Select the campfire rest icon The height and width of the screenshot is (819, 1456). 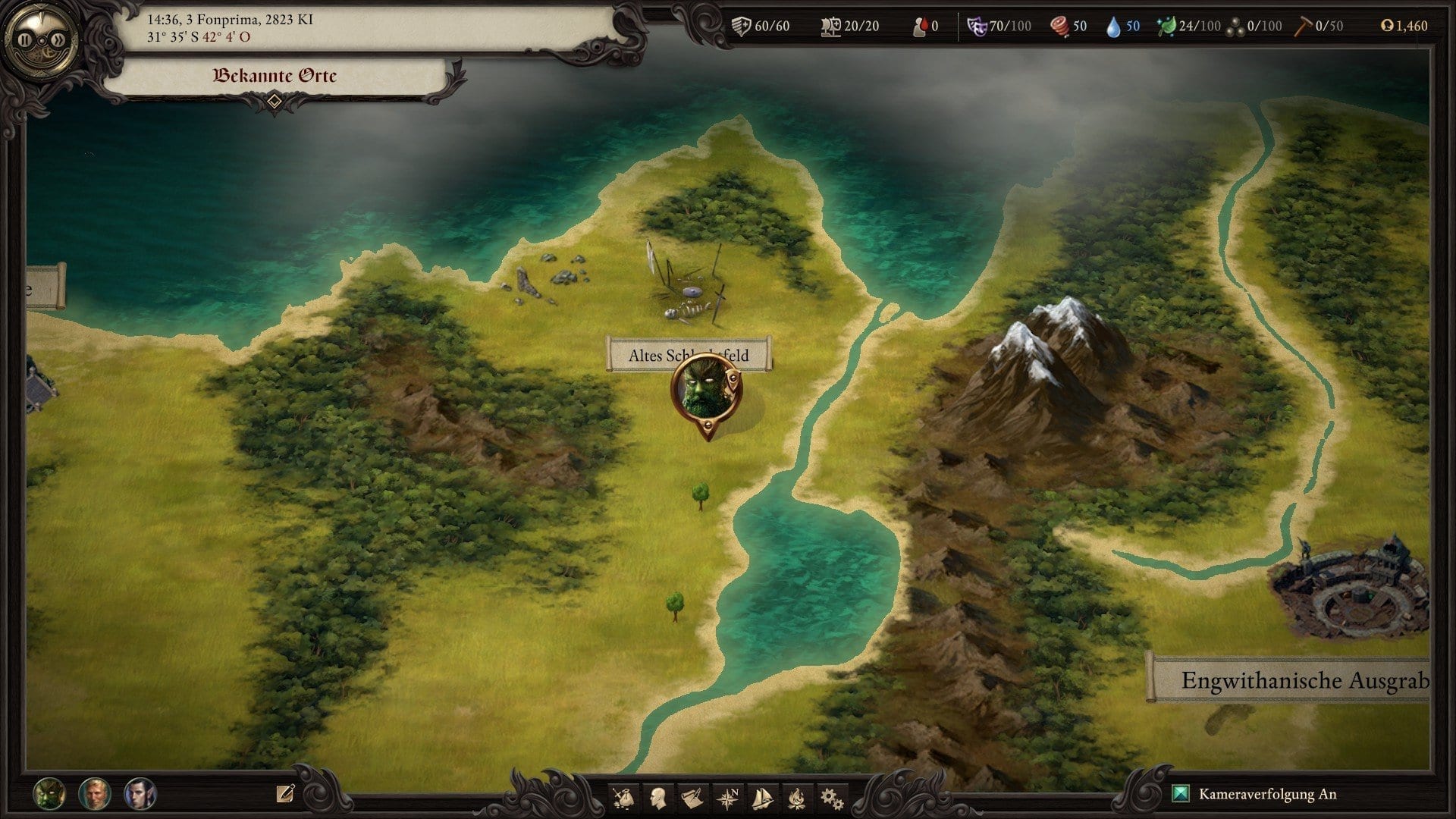coord(796,798)
